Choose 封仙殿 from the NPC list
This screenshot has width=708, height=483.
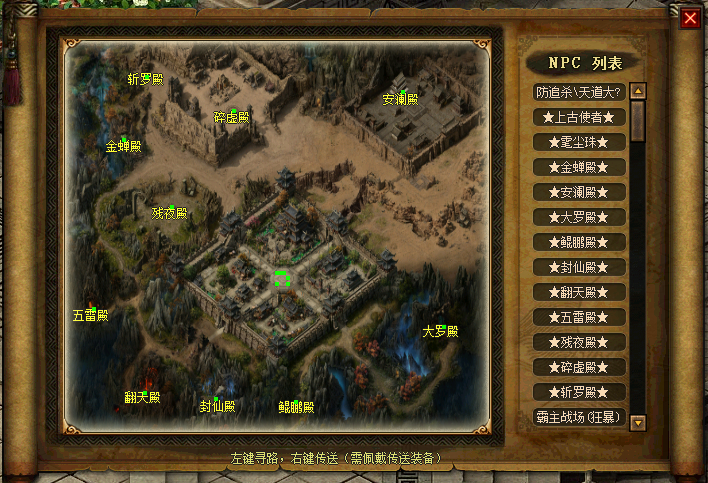coord(578,267)
